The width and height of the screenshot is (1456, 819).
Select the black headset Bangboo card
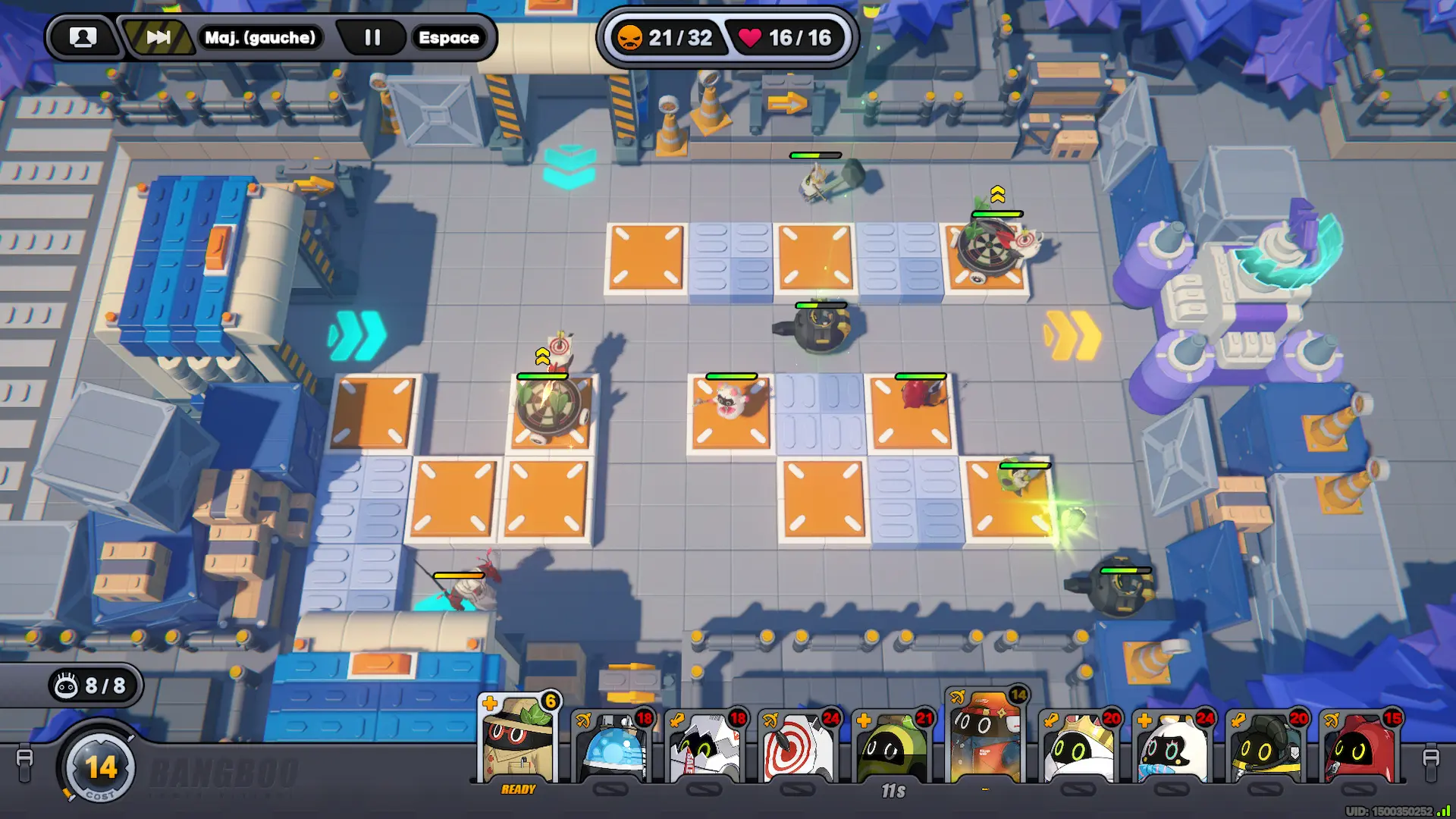1266,748
